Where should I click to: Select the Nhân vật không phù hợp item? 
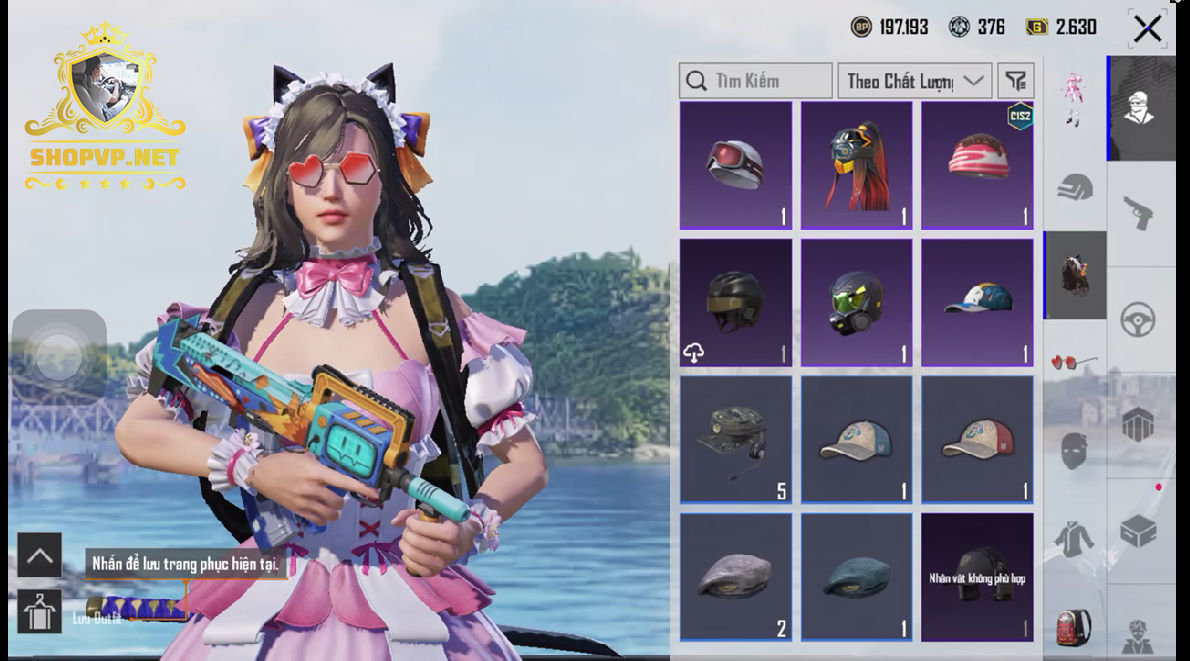click(977, 576)
